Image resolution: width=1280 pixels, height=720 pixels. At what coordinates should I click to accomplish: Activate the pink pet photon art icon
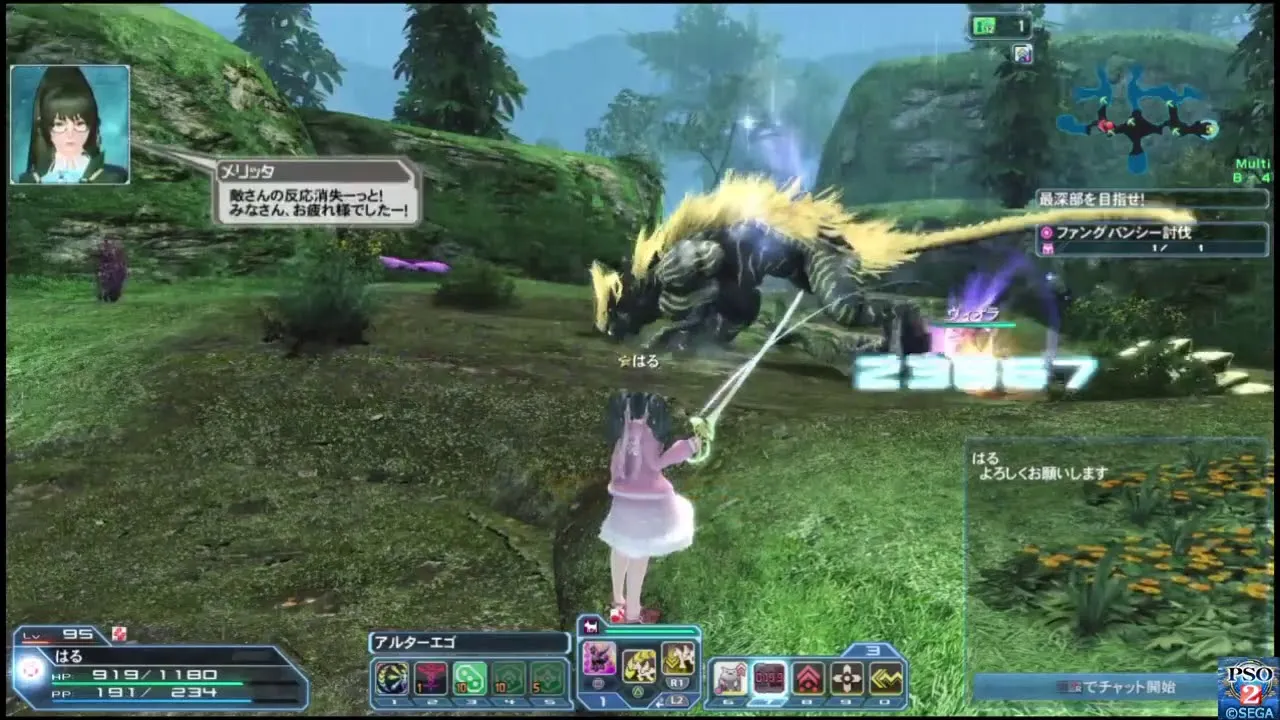pyautogui.click(x=599, y=659)
